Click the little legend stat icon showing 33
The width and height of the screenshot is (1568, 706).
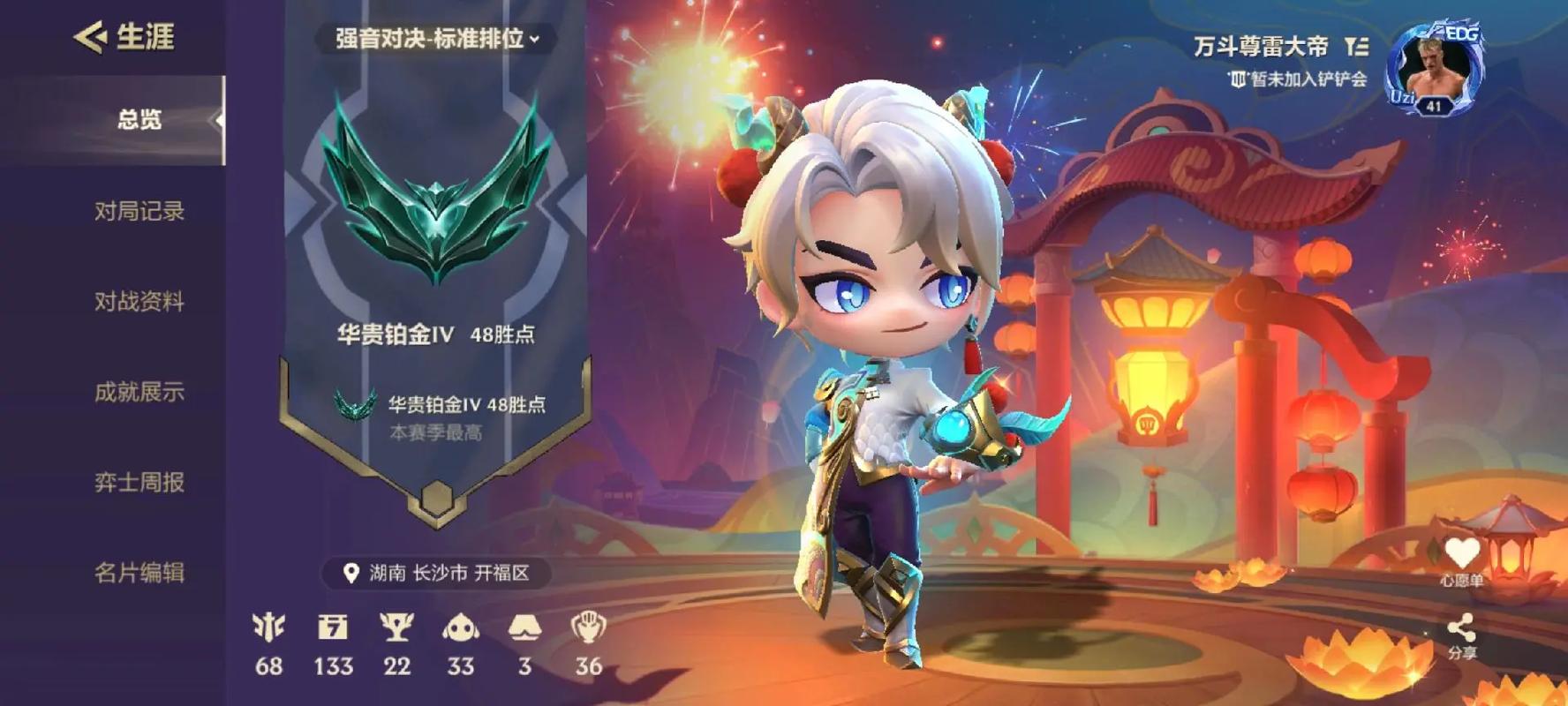[460, 628]
